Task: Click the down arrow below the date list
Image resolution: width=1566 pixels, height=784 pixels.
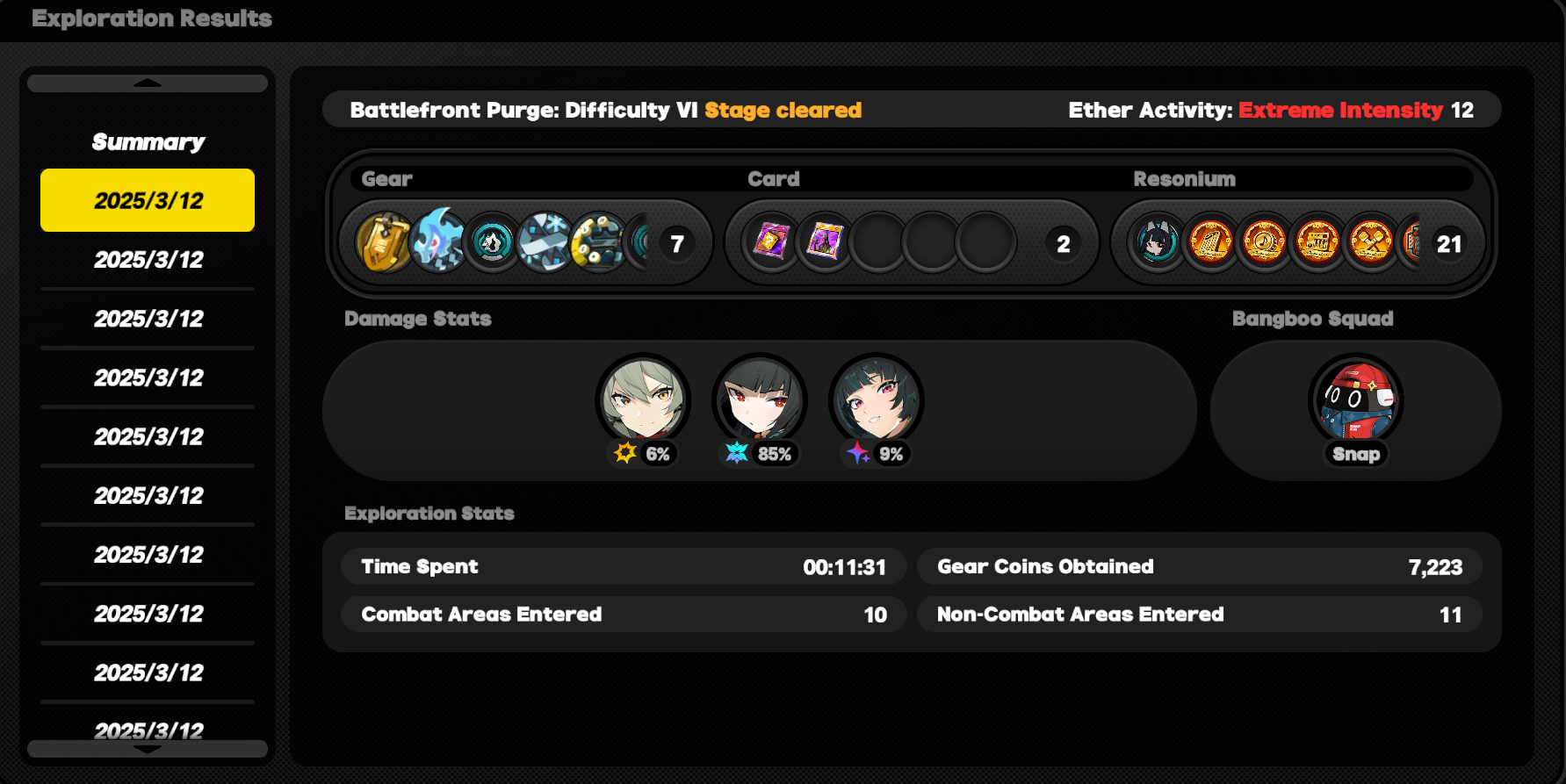Action: tap(147, 749)
